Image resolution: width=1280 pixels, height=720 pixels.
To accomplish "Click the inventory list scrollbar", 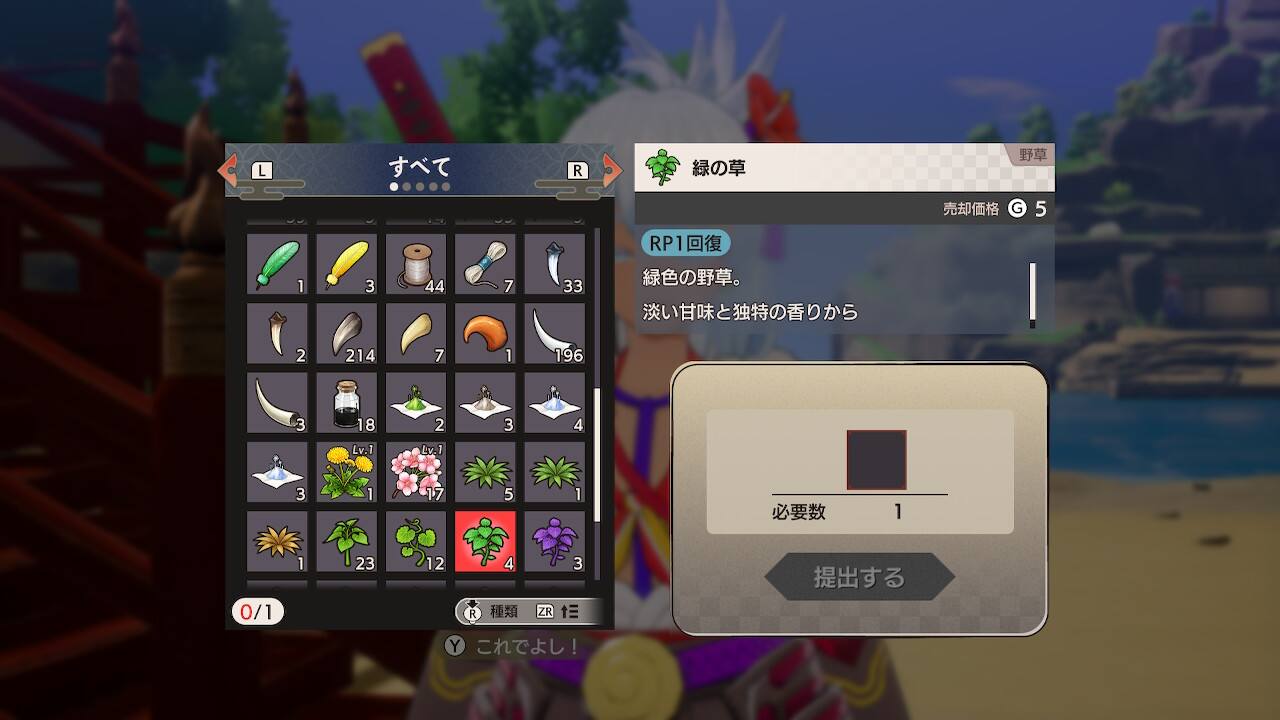I will (x=597, y=454).
